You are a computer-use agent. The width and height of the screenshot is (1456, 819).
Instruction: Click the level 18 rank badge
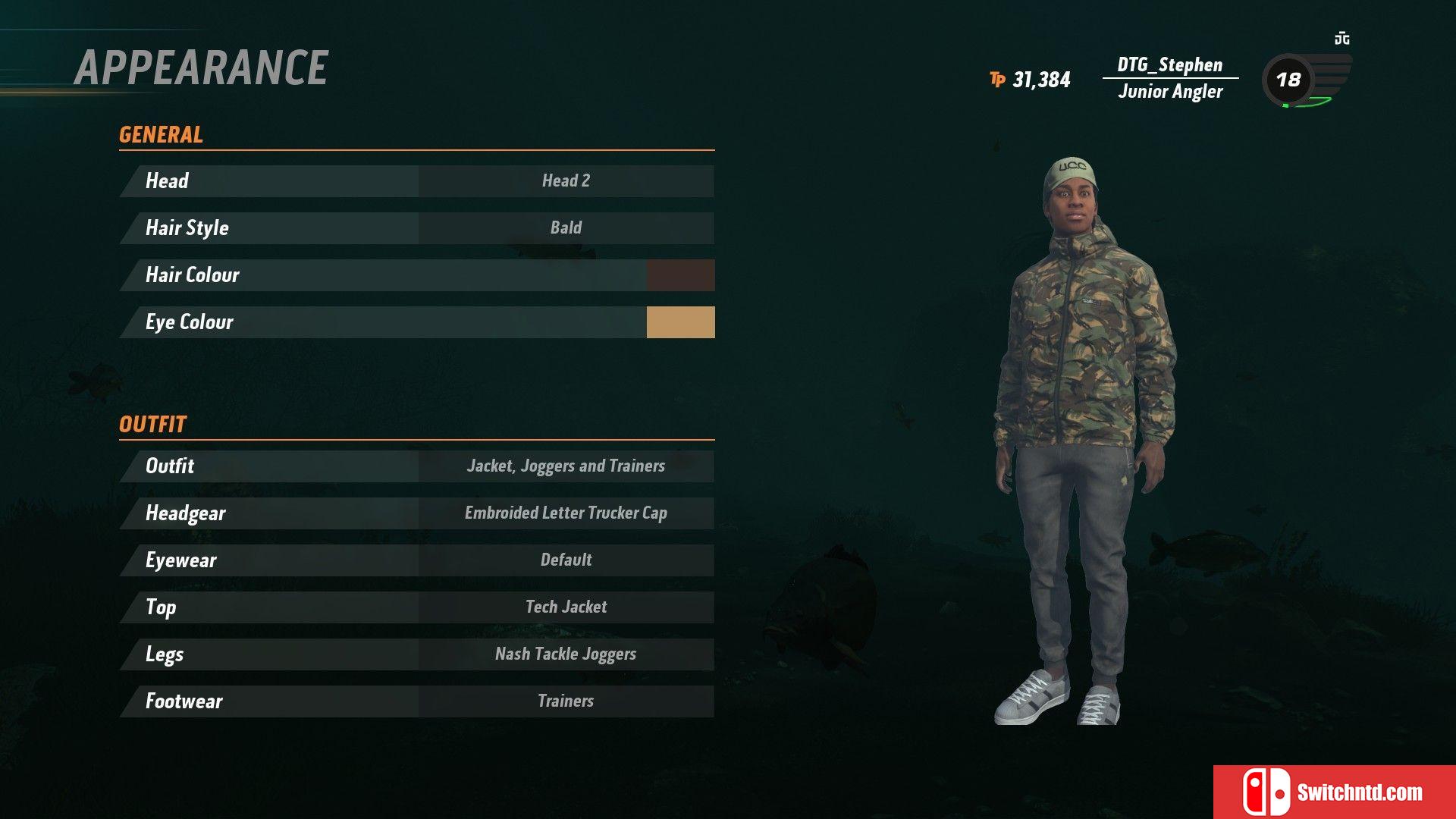(x=1288, y=80)
